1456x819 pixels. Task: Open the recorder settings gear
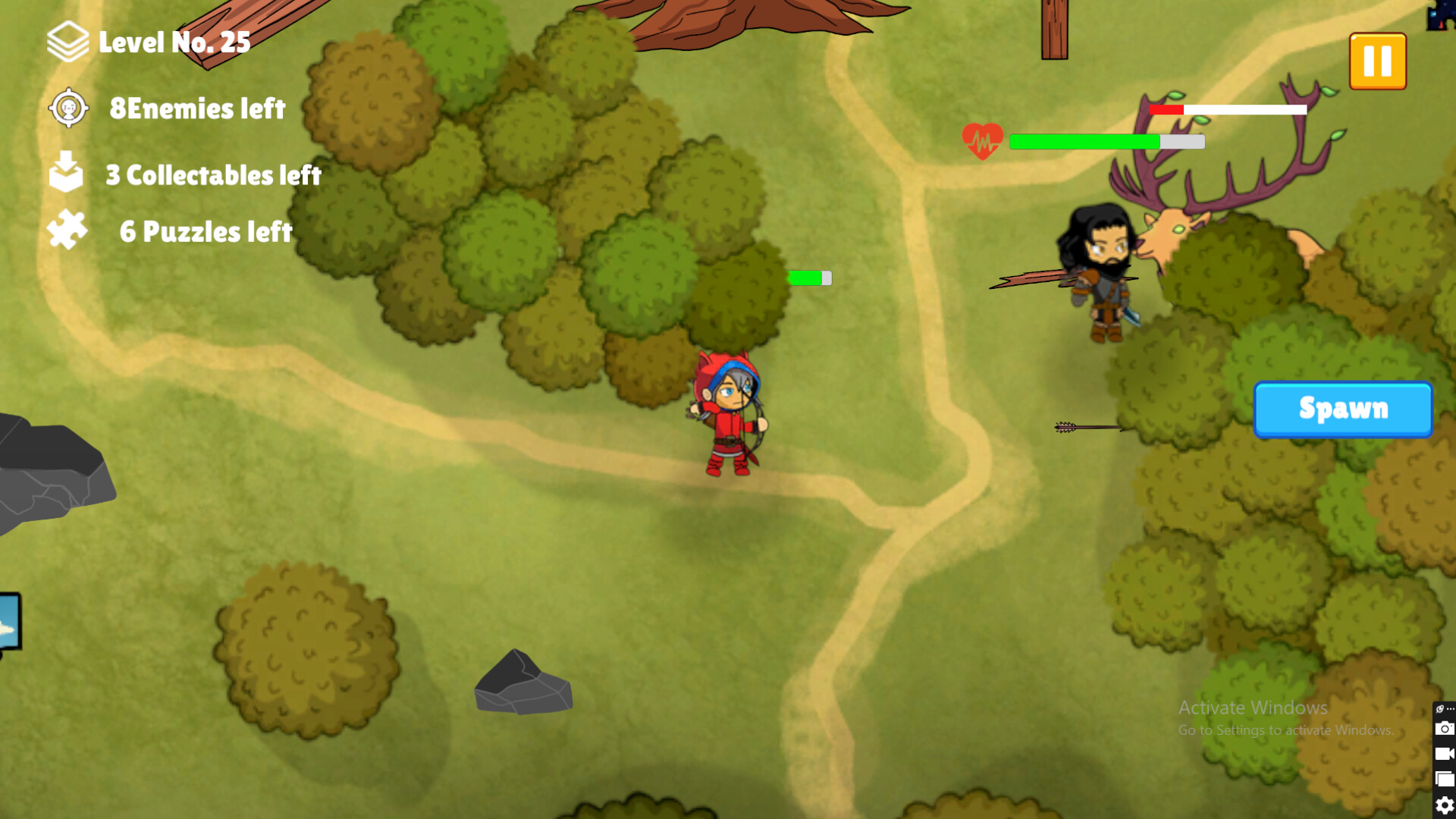pos(1445,804)
